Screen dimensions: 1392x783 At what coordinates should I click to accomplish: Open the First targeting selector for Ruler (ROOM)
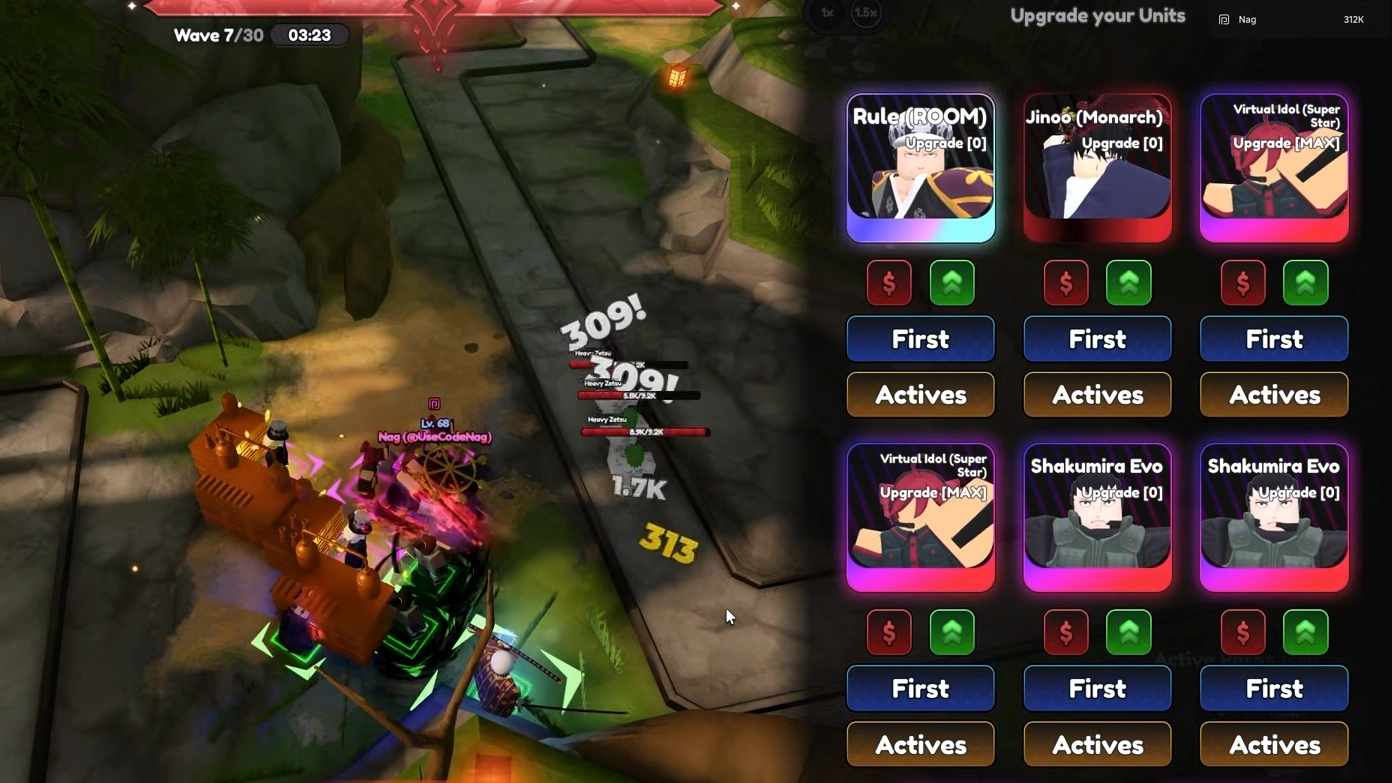919,338
